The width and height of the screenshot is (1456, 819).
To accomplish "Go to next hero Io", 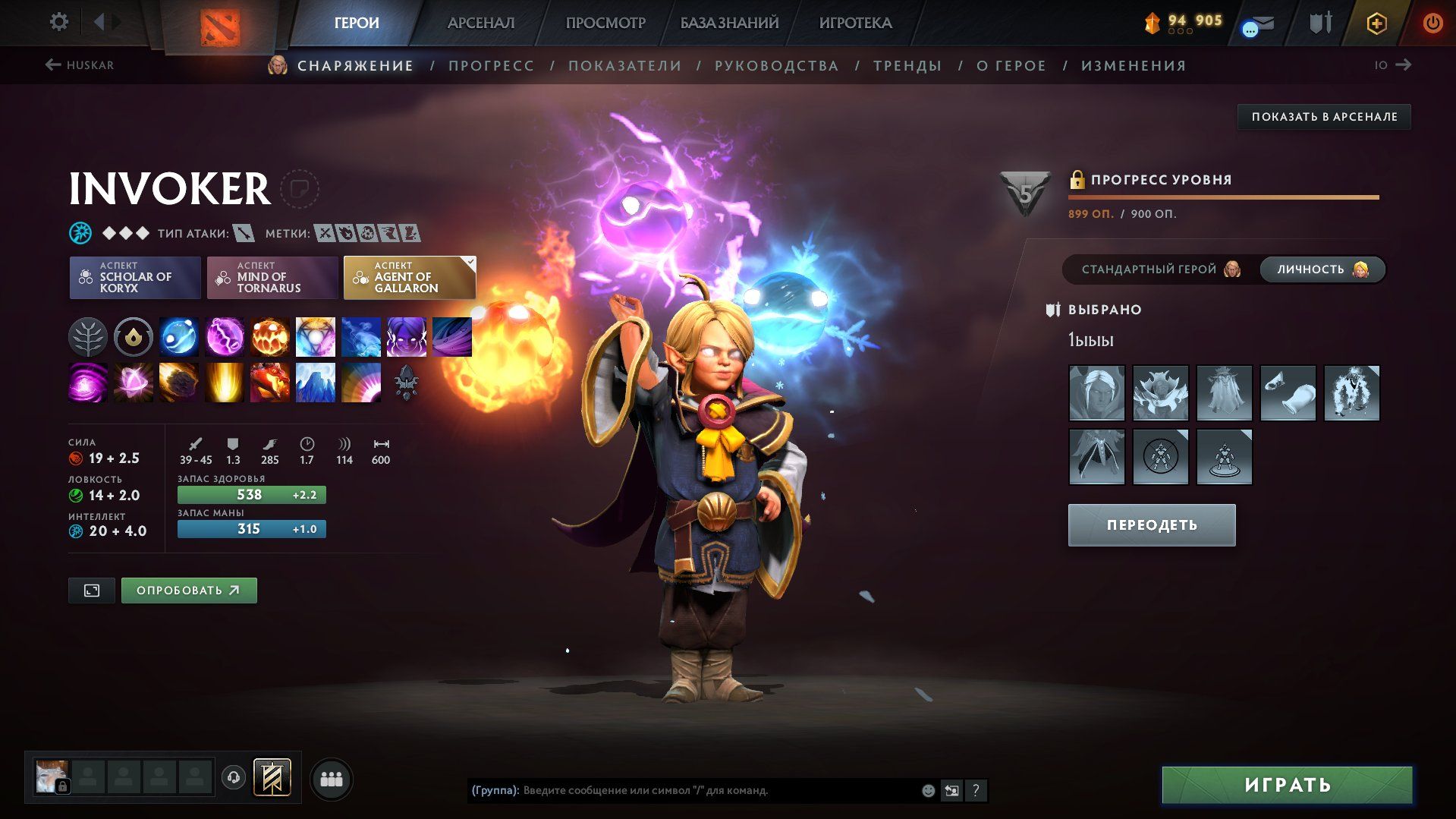I will [1393, 65].
